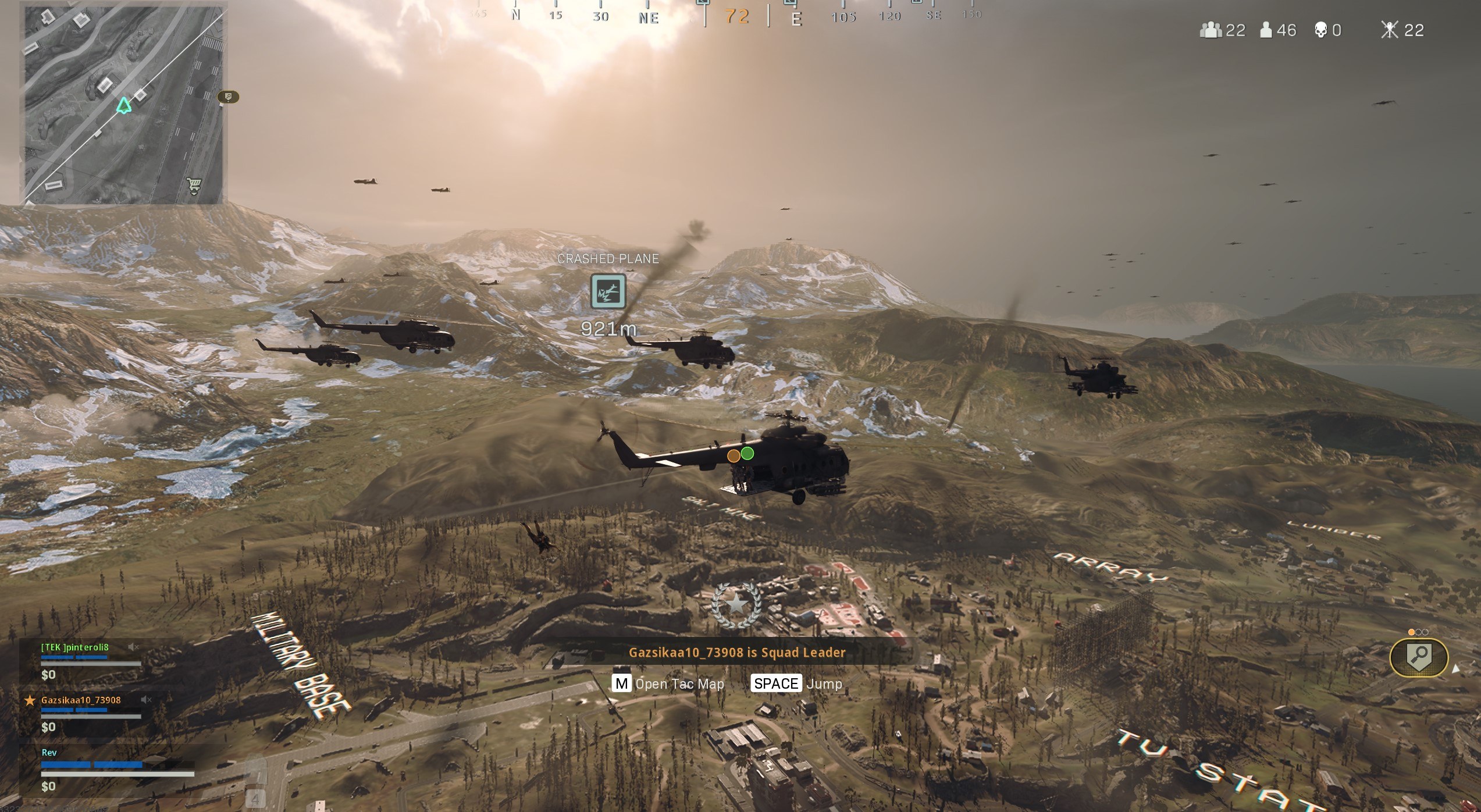Image resolution: width=1481 pixels, height=812 pixels.
Task: Click the green player arrow on minimap
Action: [x=123, y=105]
